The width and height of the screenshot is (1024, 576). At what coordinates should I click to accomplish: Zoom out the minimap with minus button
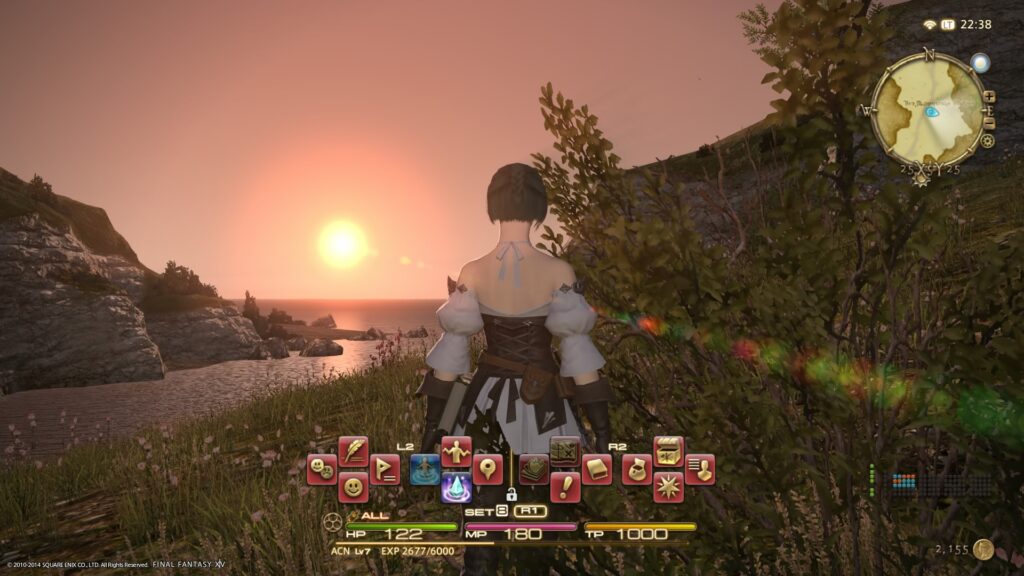point(989,122)
